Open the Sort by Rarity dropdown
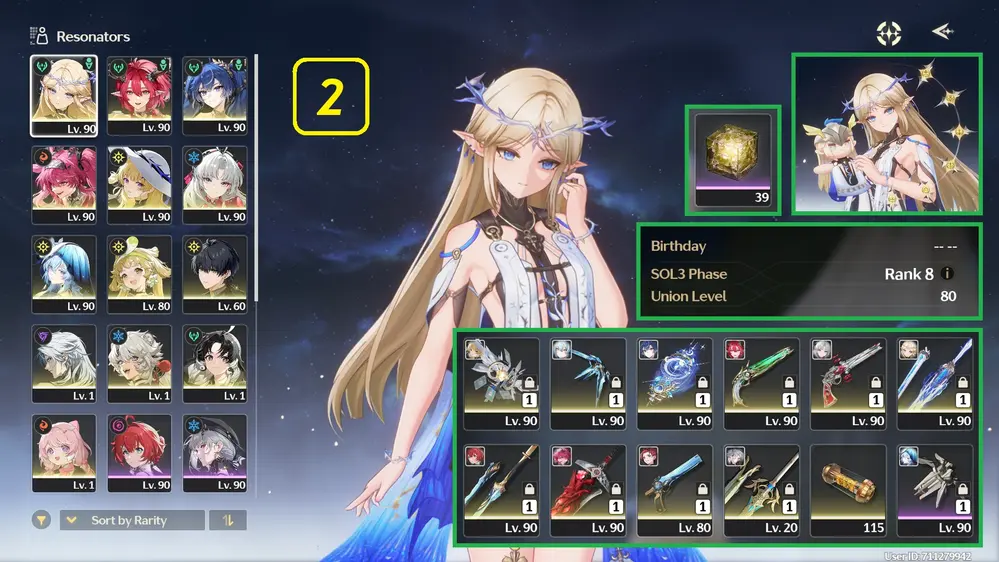Screen dimensions: 999x562 coord(131,521)
